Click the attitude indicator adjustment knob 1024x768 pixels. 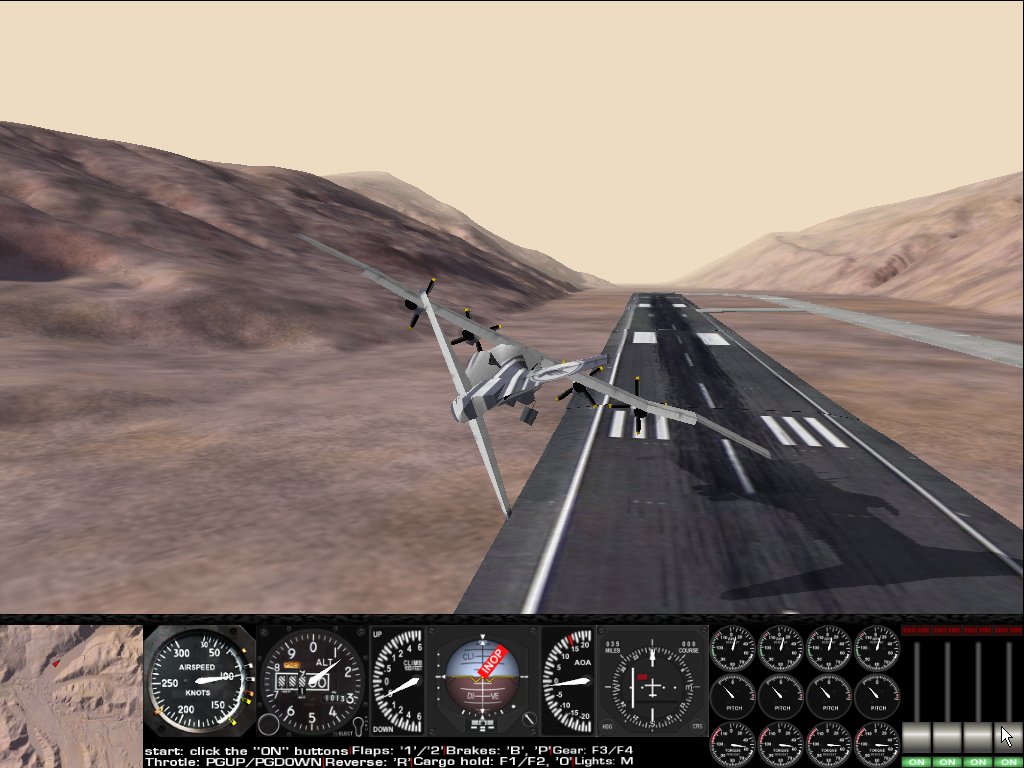[x=530, y=719]
